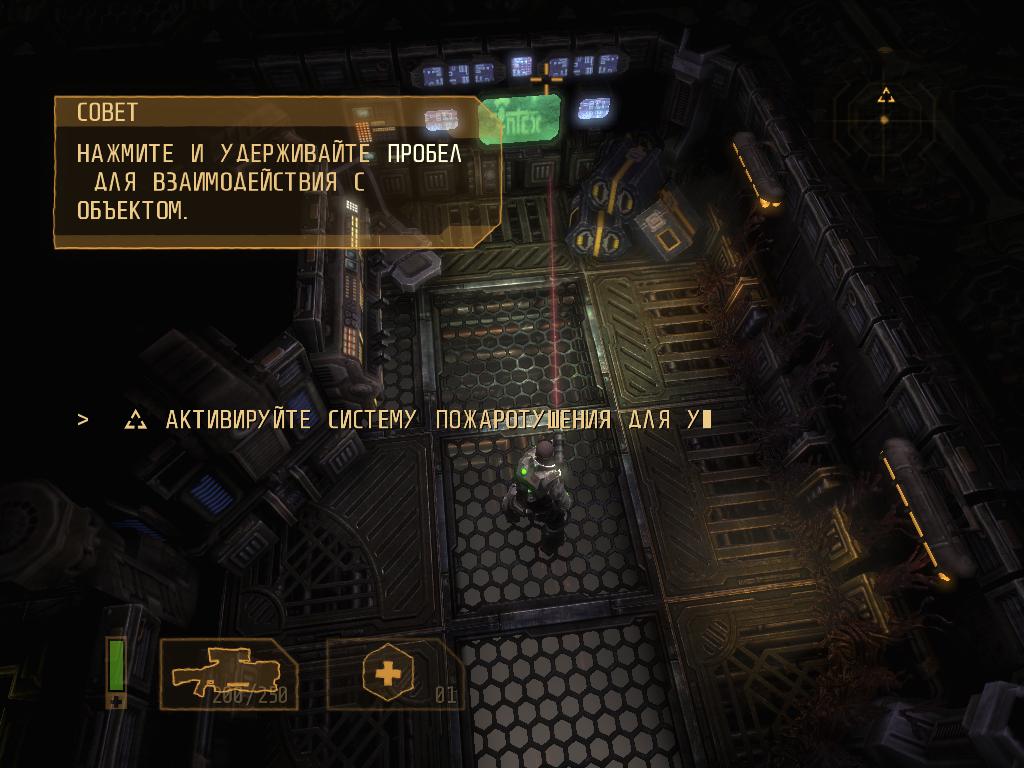Click the fire suppression objective text
1024x768 pixels.
tap(430, 420)
